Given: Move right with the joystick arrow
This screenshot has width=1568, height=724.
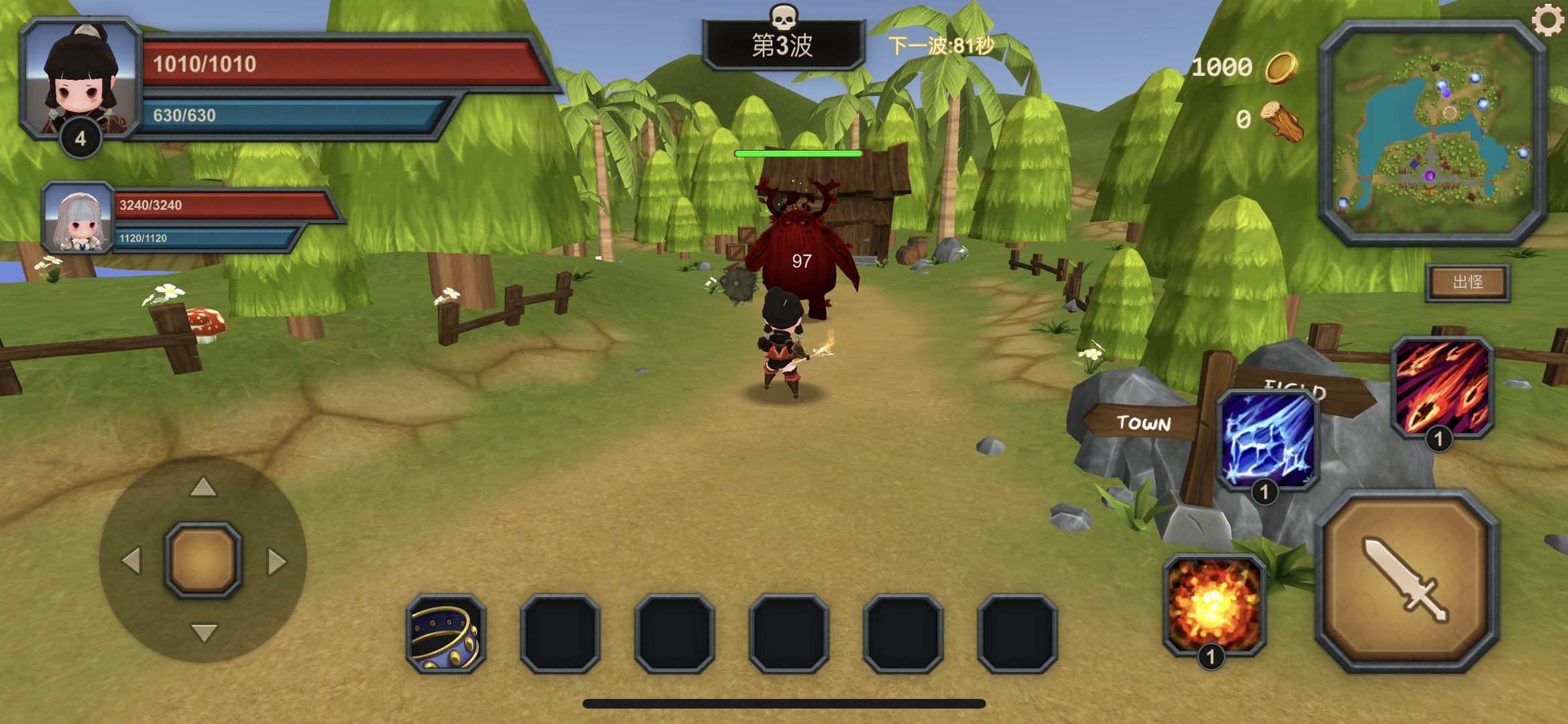Looking at the screenshot, I should [x=276, y=561].
